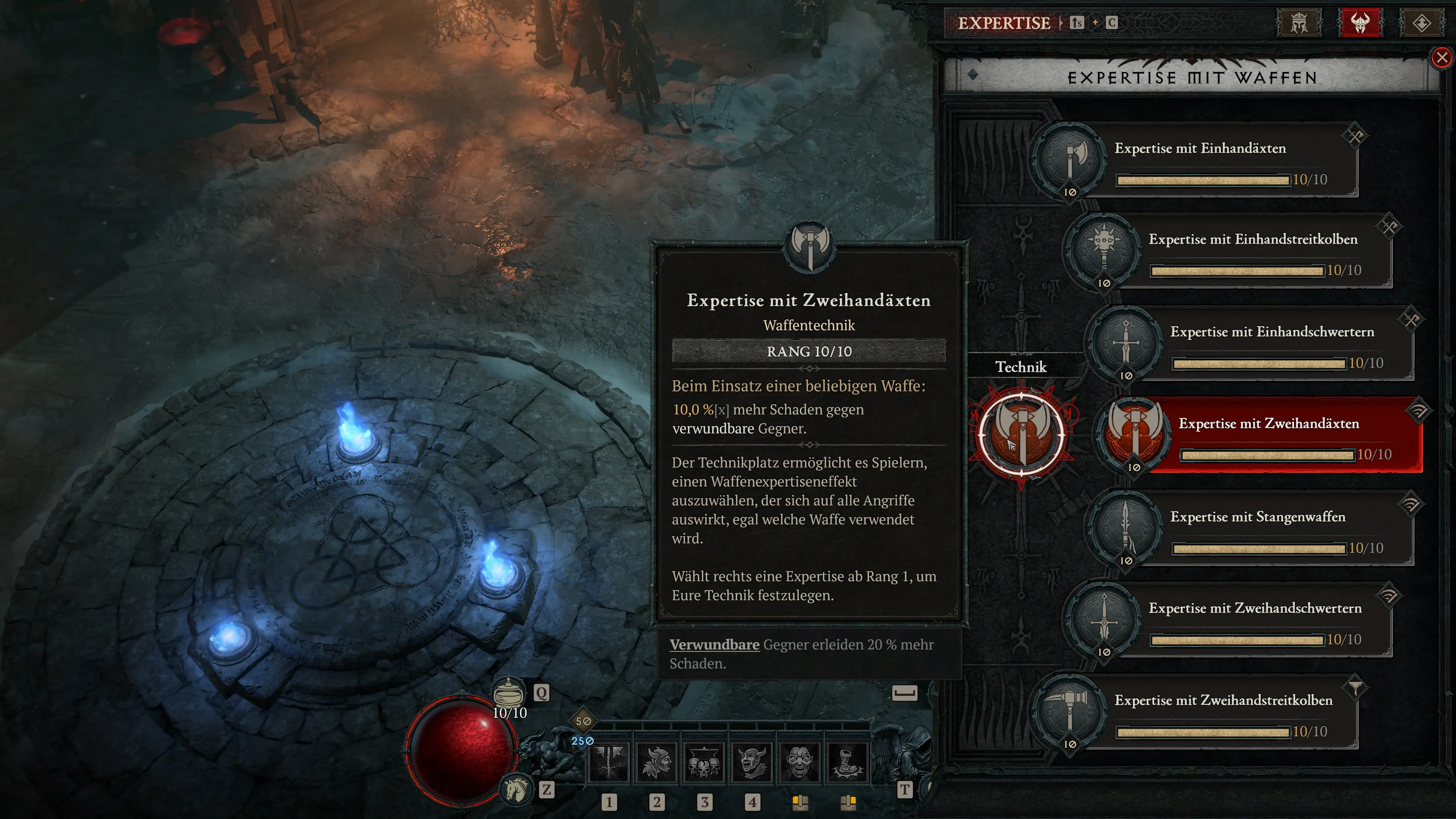1456x819 pixels.
Task: Activate the three skulls skill
Action: [x=704, y=761]
